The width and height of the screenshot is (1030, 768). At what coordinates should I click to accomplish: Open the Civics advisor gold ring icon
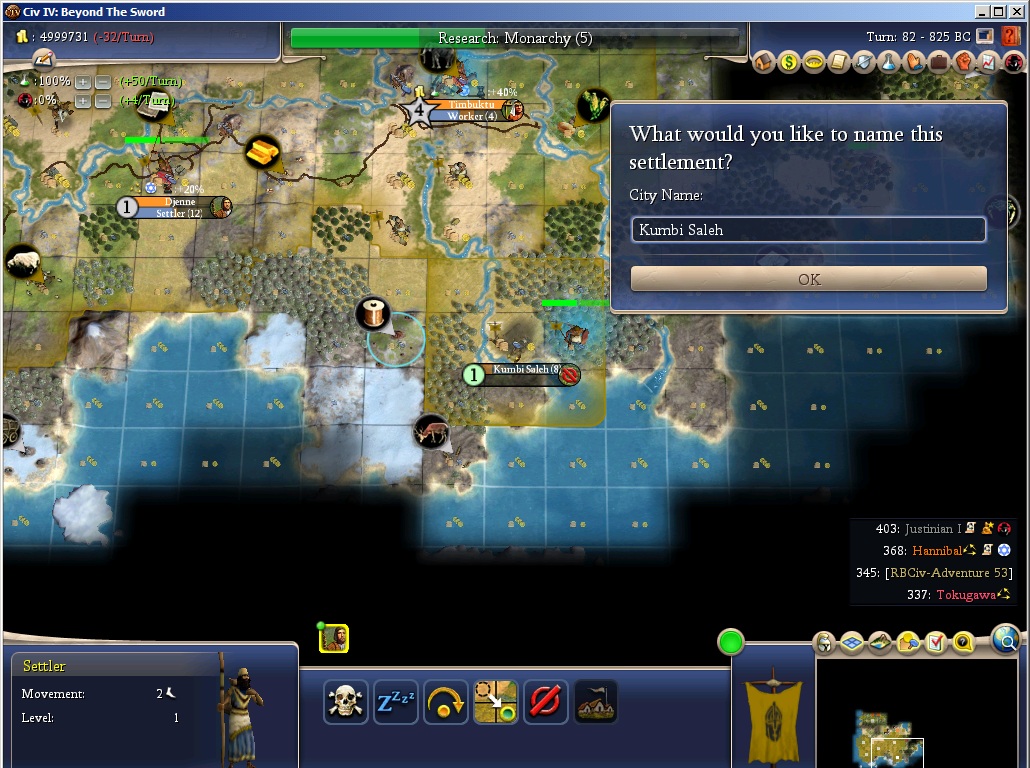815,62
